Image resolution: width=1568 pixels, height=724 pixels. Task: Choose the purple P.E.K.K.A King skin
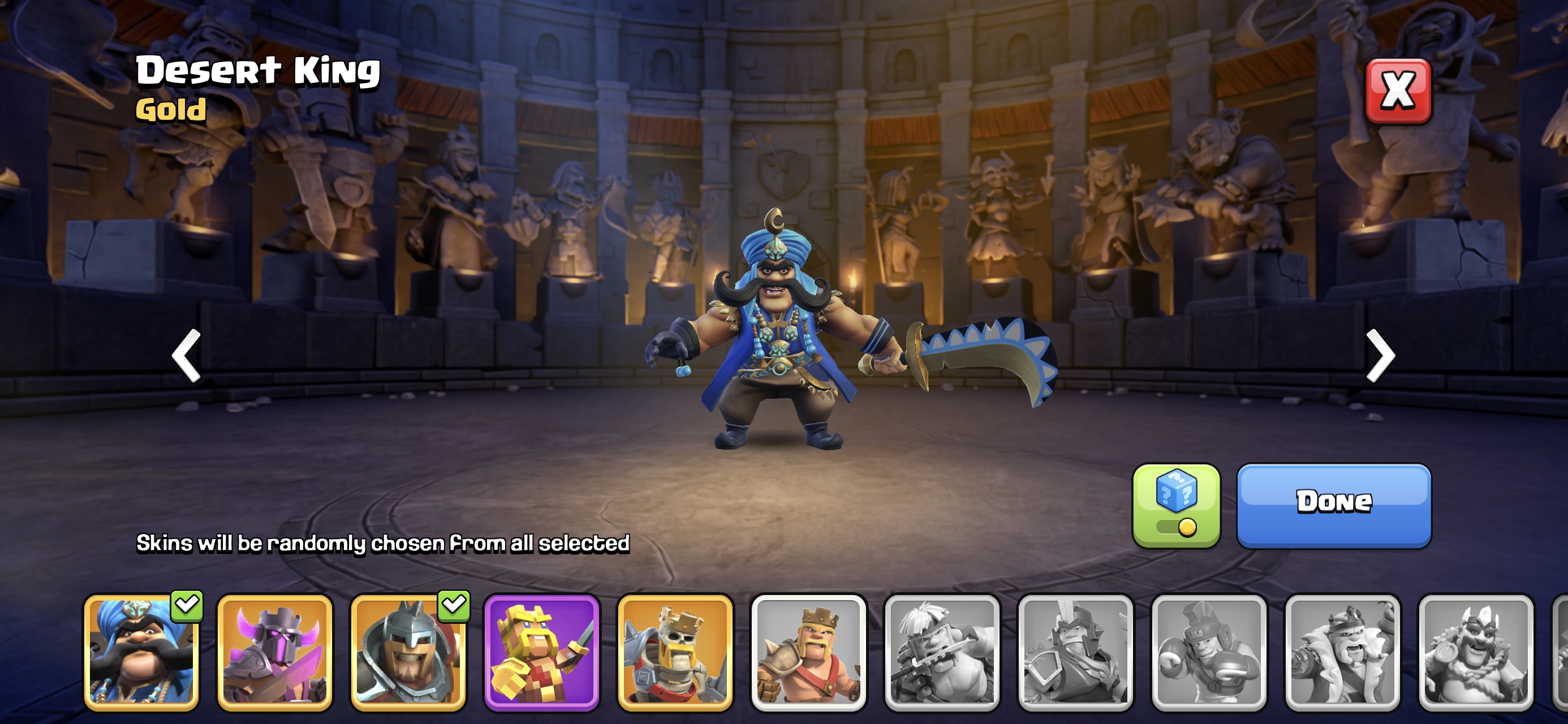pyautogui.click(x=274, y=653)
